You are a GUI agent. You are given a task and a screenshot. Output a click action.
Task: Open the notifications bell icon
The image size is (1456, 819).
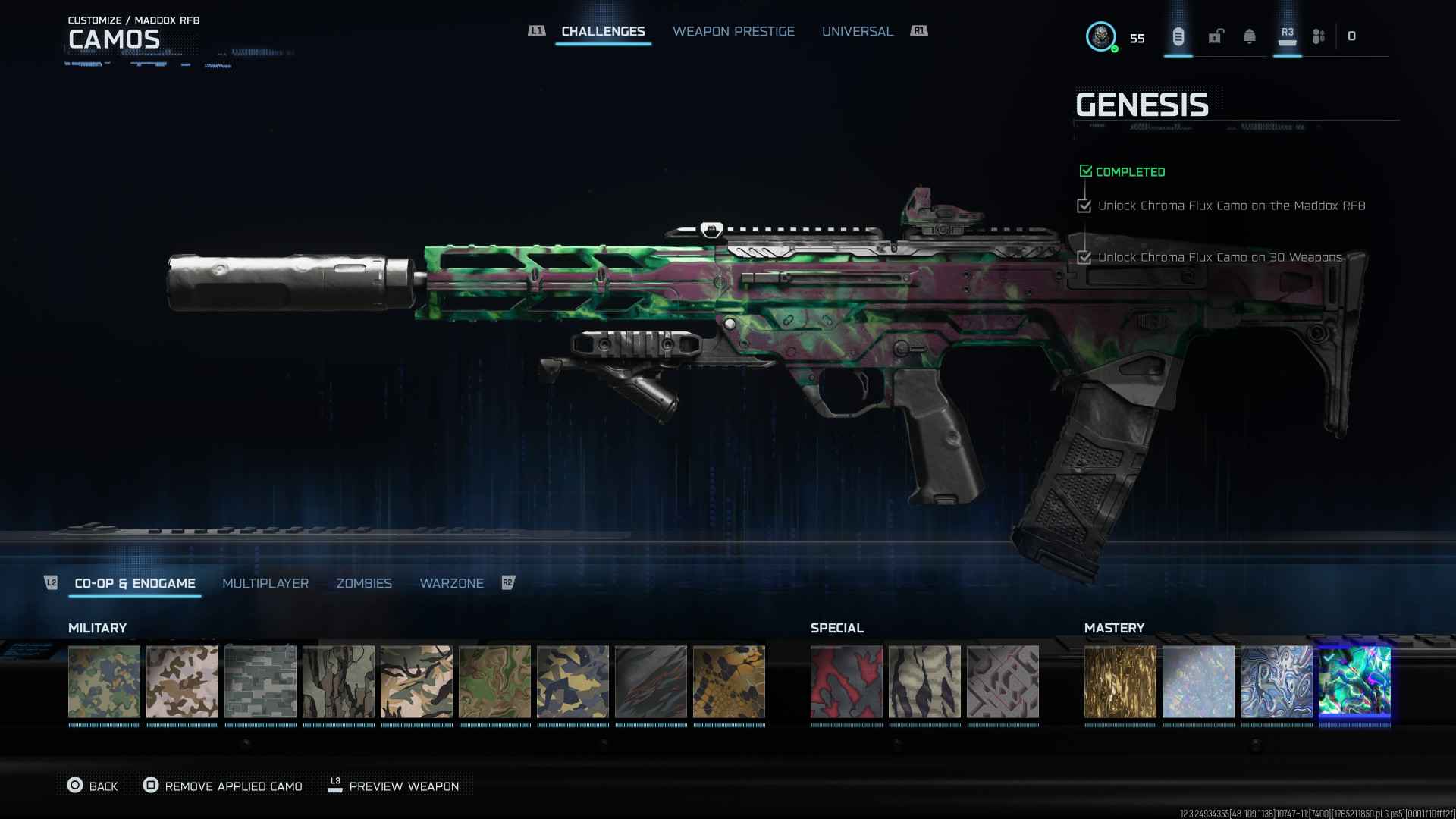point(1249,36)
